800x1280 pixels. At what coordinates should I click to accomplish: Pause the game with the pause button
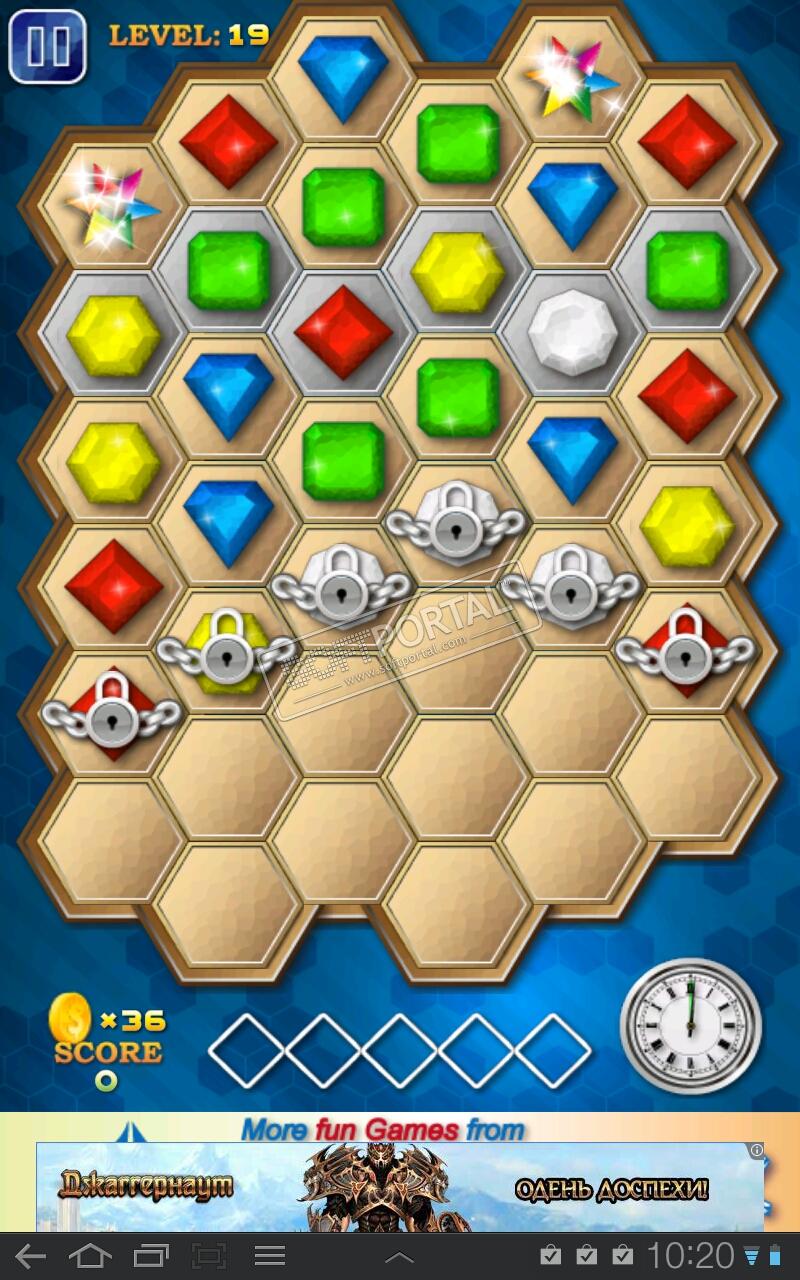[46, 46]
